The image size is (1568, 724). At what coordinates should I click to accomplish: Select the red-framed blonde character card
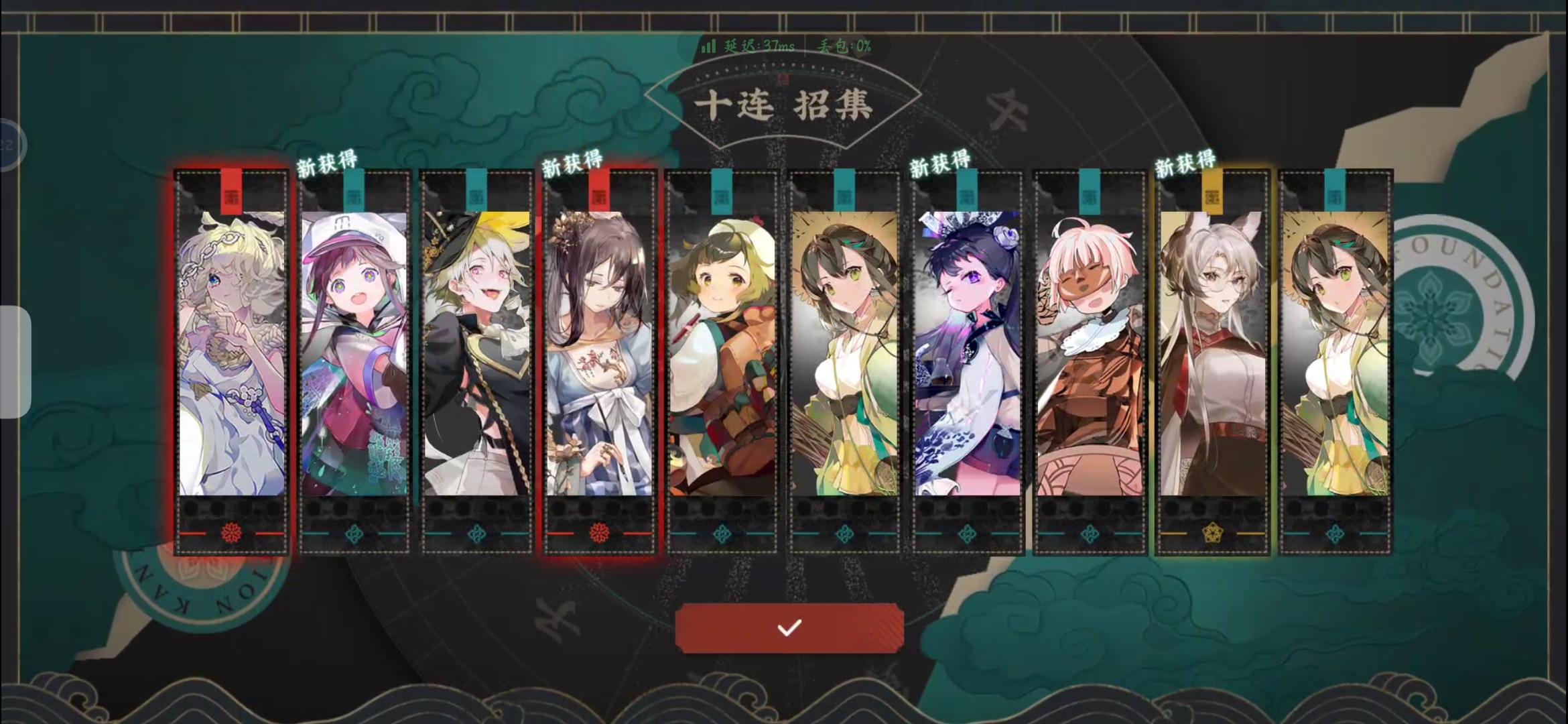232,355
